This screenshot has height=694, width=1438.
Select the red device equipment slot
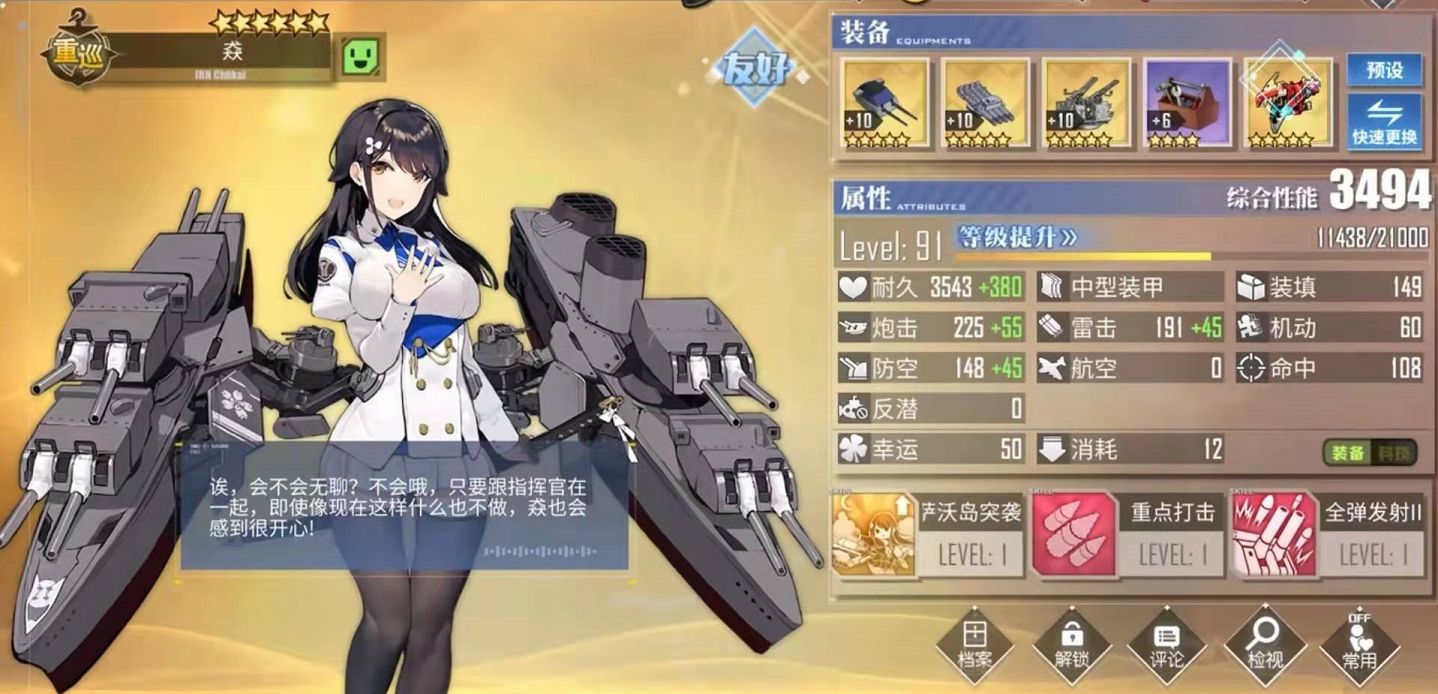(x=1288, y=102)
